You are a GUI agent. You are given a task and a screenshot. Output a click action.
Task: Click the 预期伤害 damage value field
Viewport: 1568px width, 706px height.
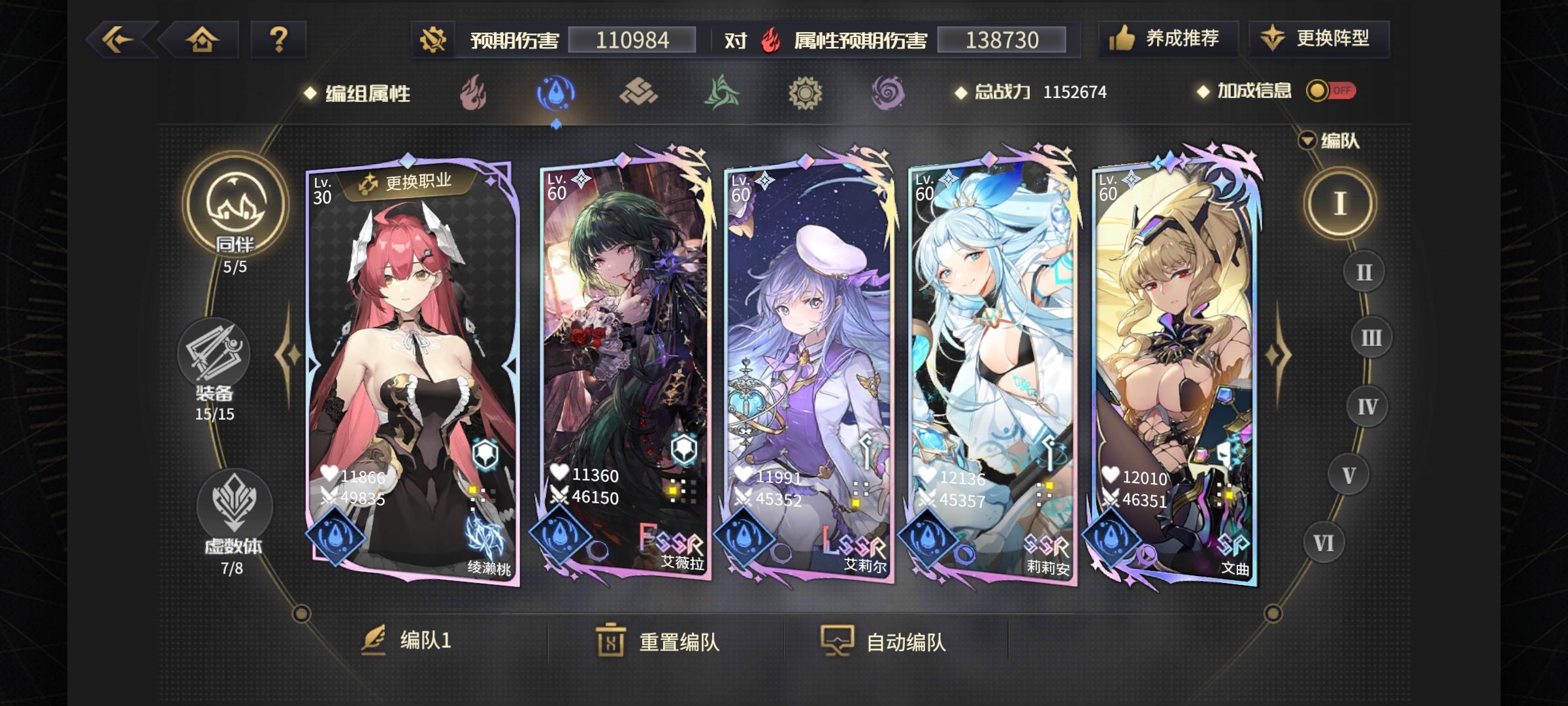tap(632, 41)
